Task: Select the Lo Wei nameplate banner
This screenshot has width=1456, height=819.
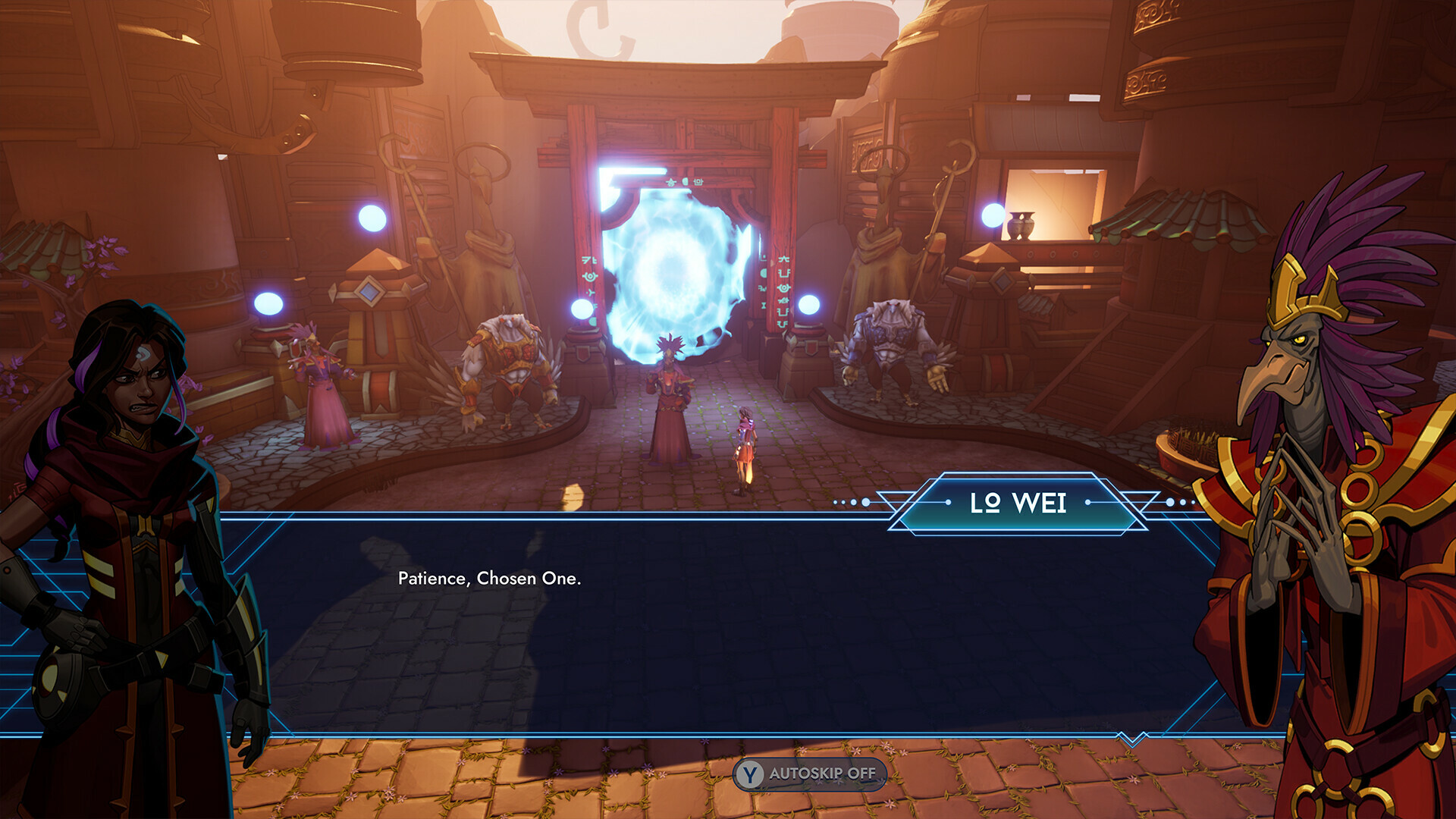Action: (x=1018, y=503)
